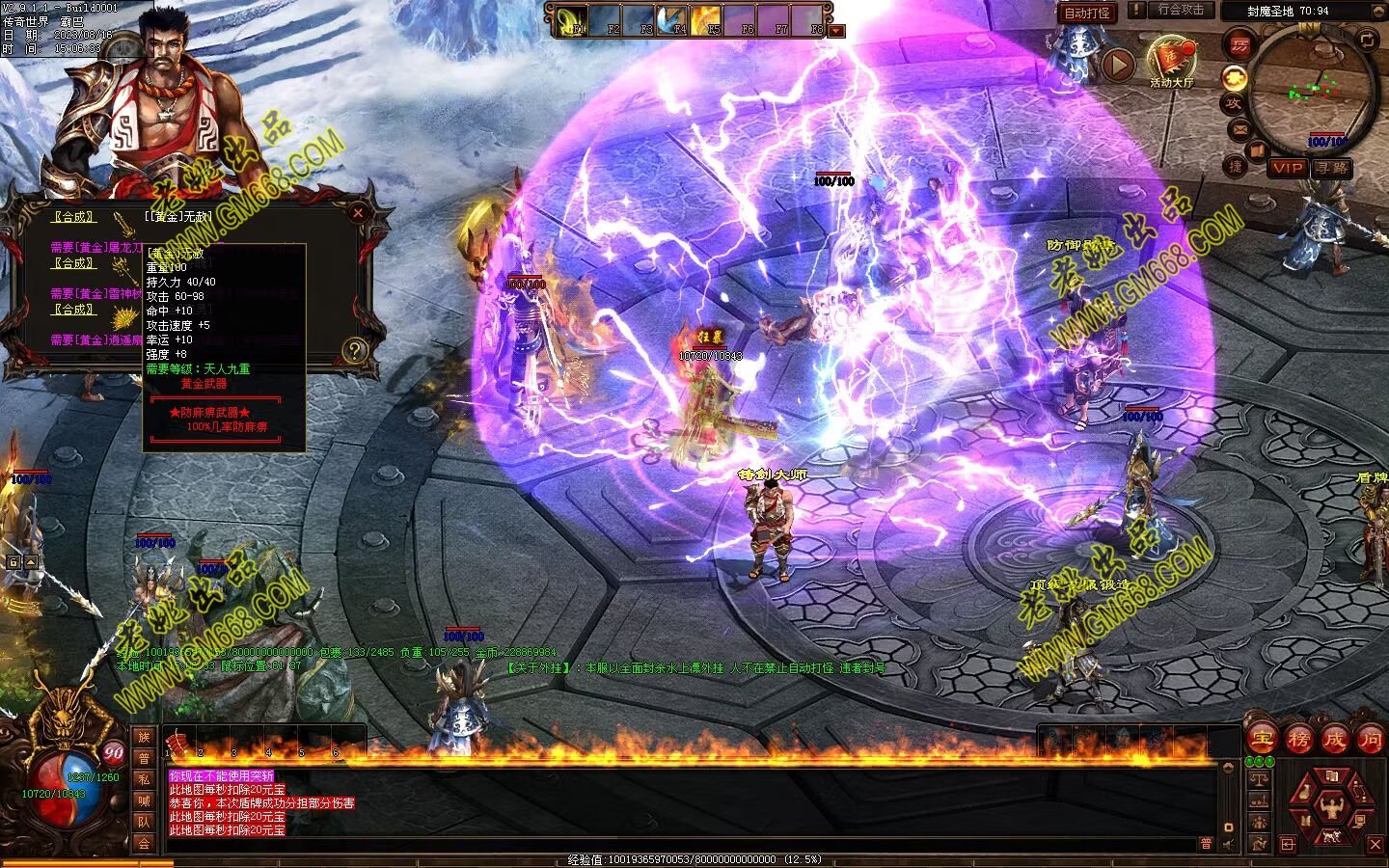1389x868 pixels.
Task: Open help on the synthesis panel
Action: click(x=355, y=351)
